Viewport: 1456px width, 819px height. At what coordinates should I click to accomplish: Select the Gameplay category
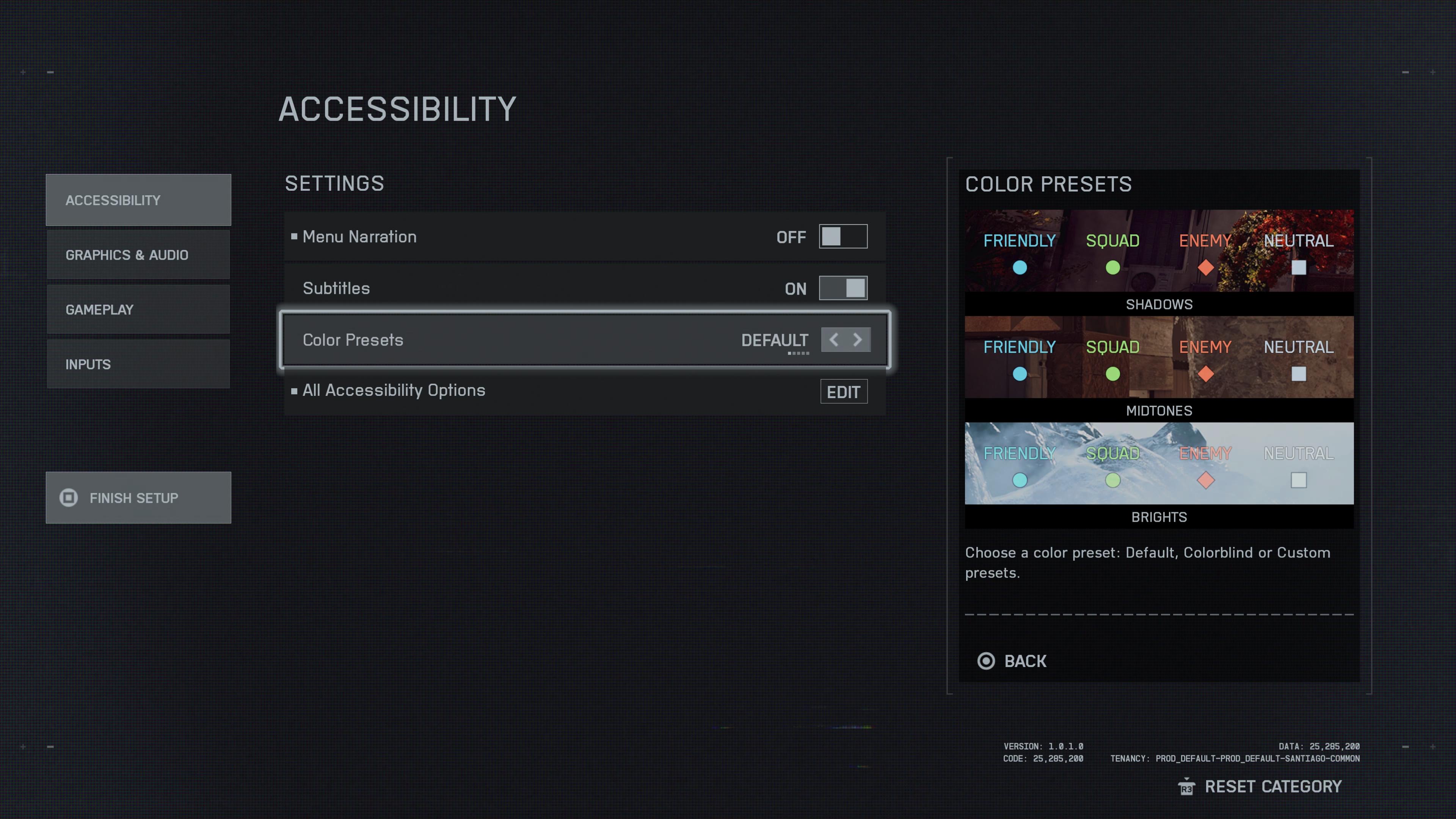click(138, 310)
